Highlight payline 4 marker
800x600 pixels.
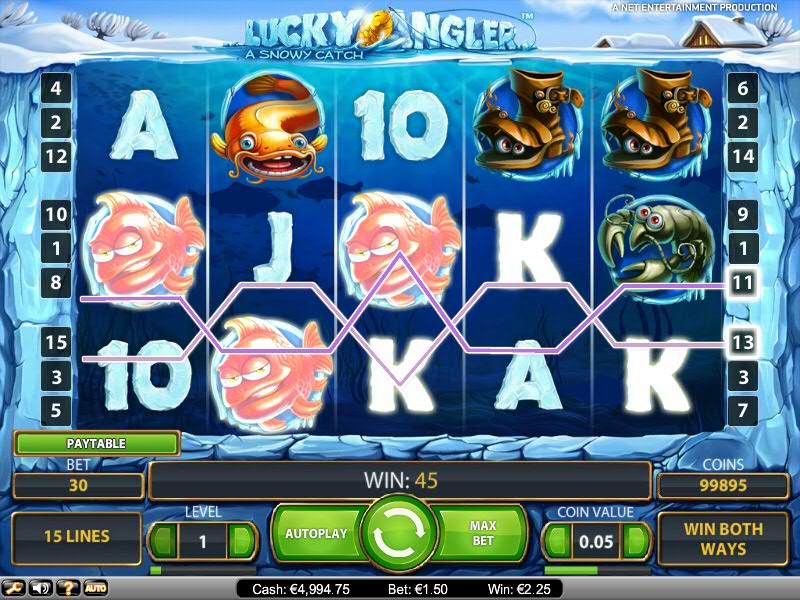click(x=56, y=88)
